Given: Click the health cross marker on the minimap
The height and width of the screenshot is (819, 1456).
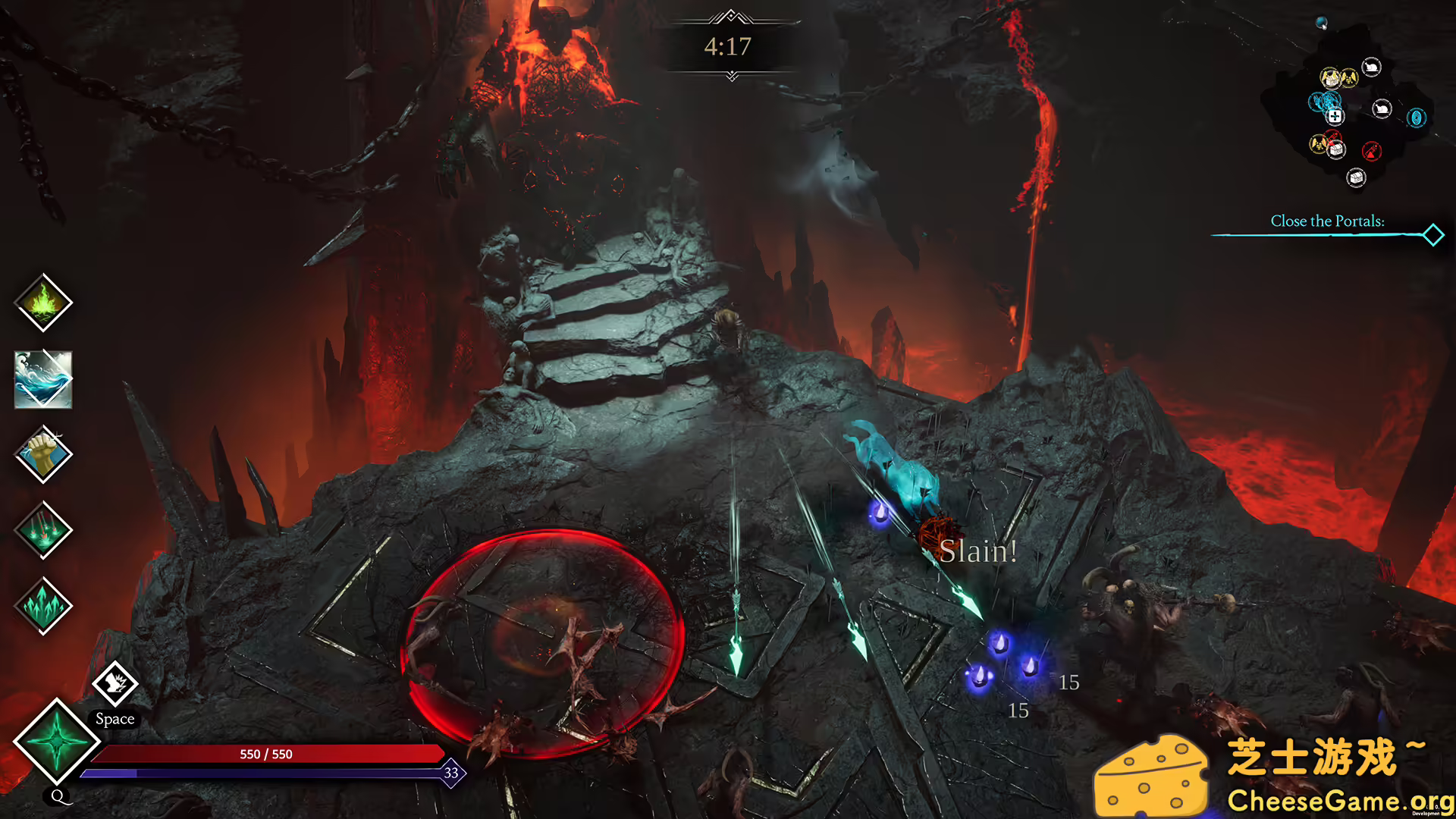Looking at the screenshot, I should point(1335,116).
